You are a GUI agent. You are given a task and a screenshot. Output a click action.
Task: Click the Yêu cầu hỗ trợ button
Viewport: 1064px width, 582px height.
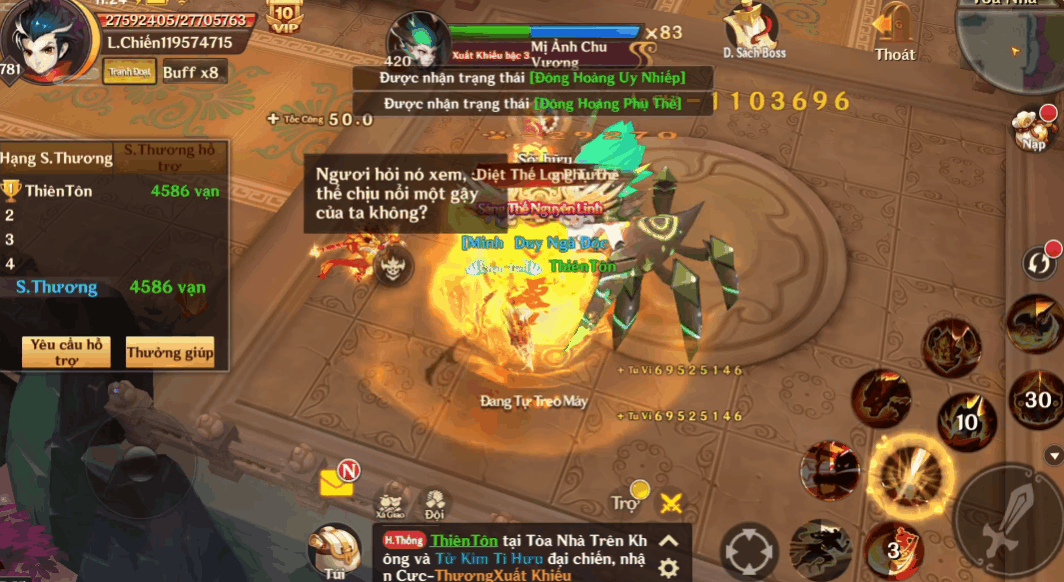pyautogui.click(x=66, y=352)
